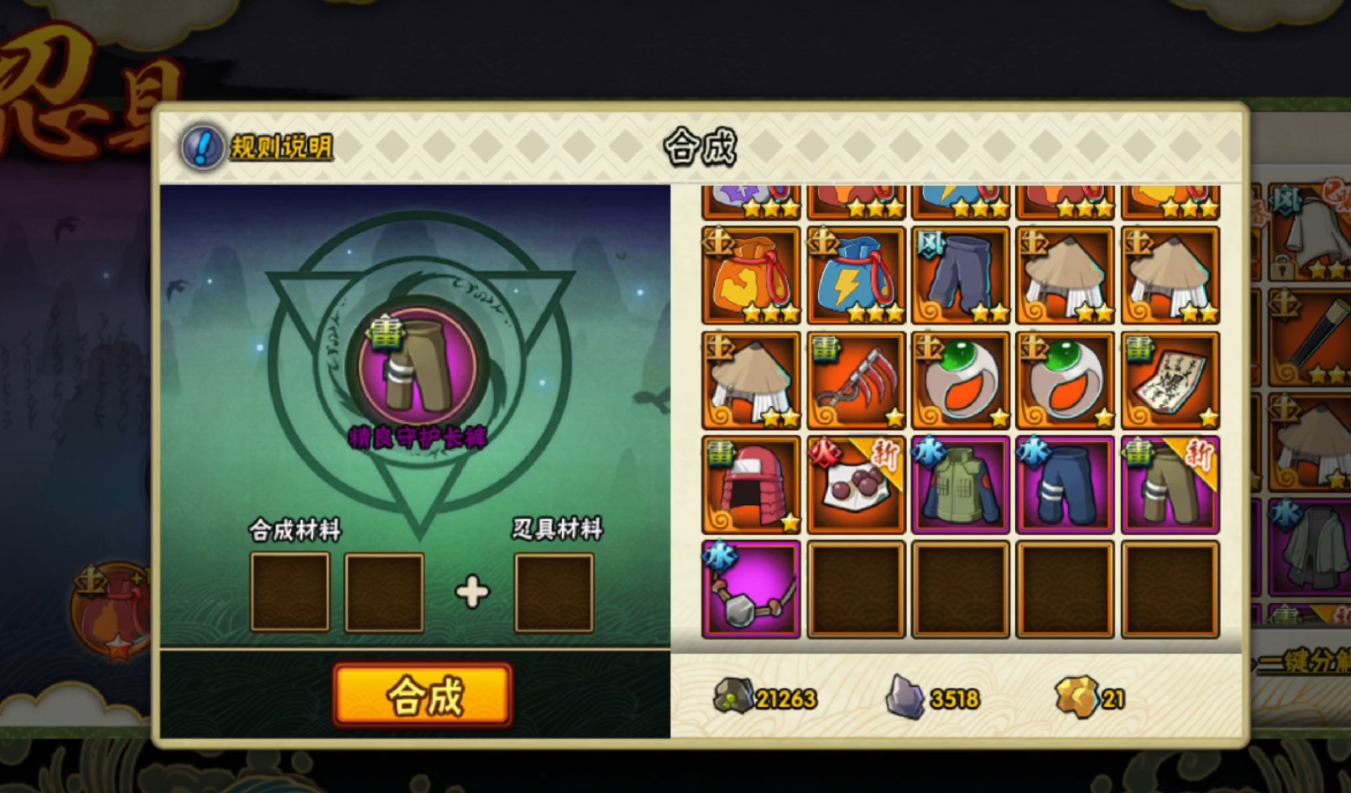The width and height of the screenshot is (1351, 793).
Task: Select the new fire-element dango food item
Action: point(856,485)
